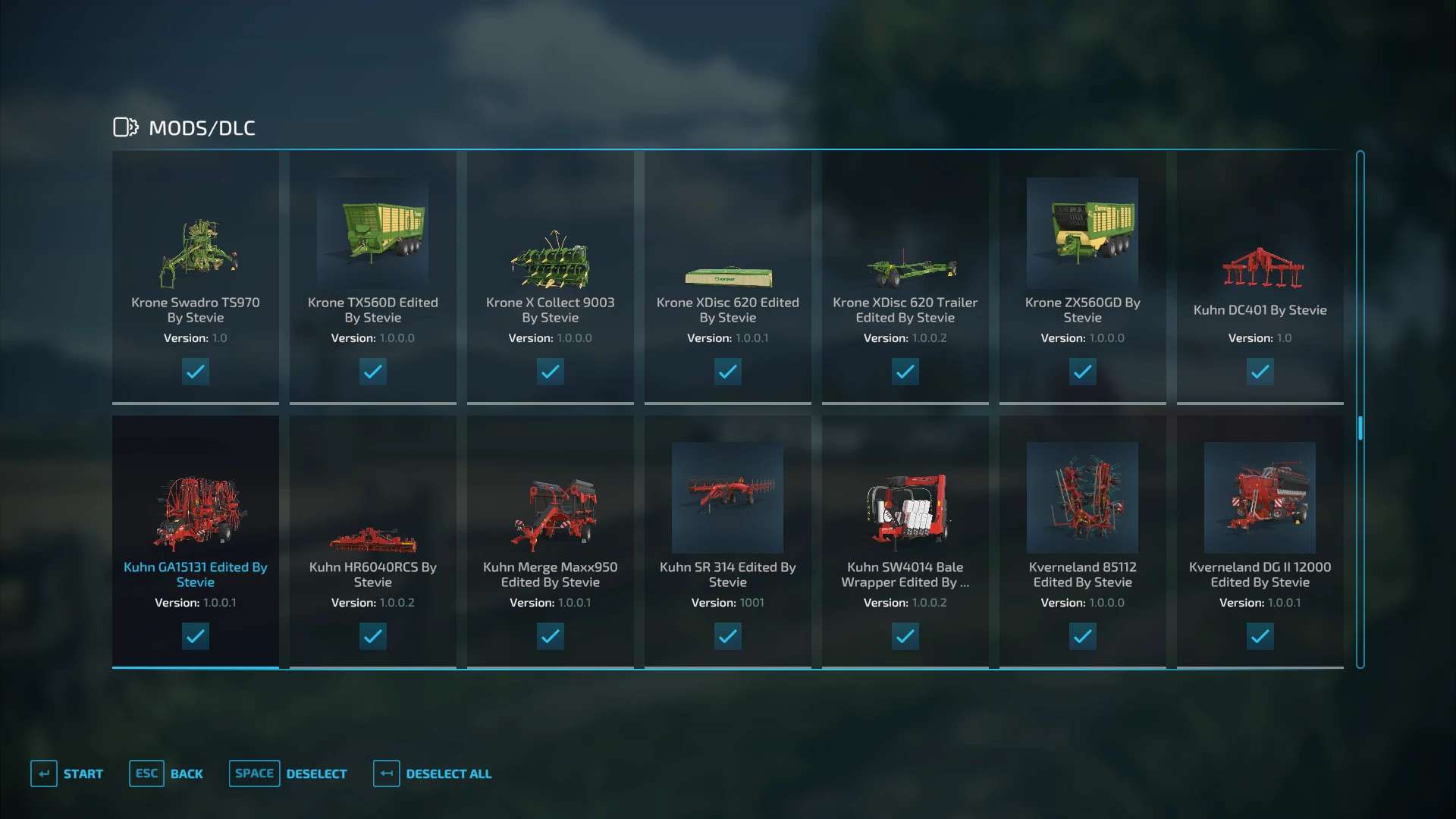Uncheck the Krone ZX560GD mod checkbox
The image size is (1456, 819).
(1083, 372)
